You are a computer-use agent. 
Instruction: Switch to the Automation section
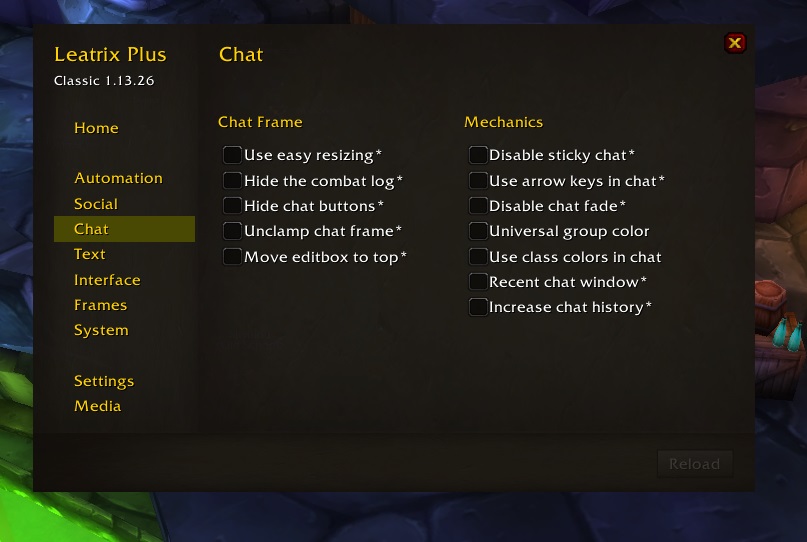pos(118,178)
